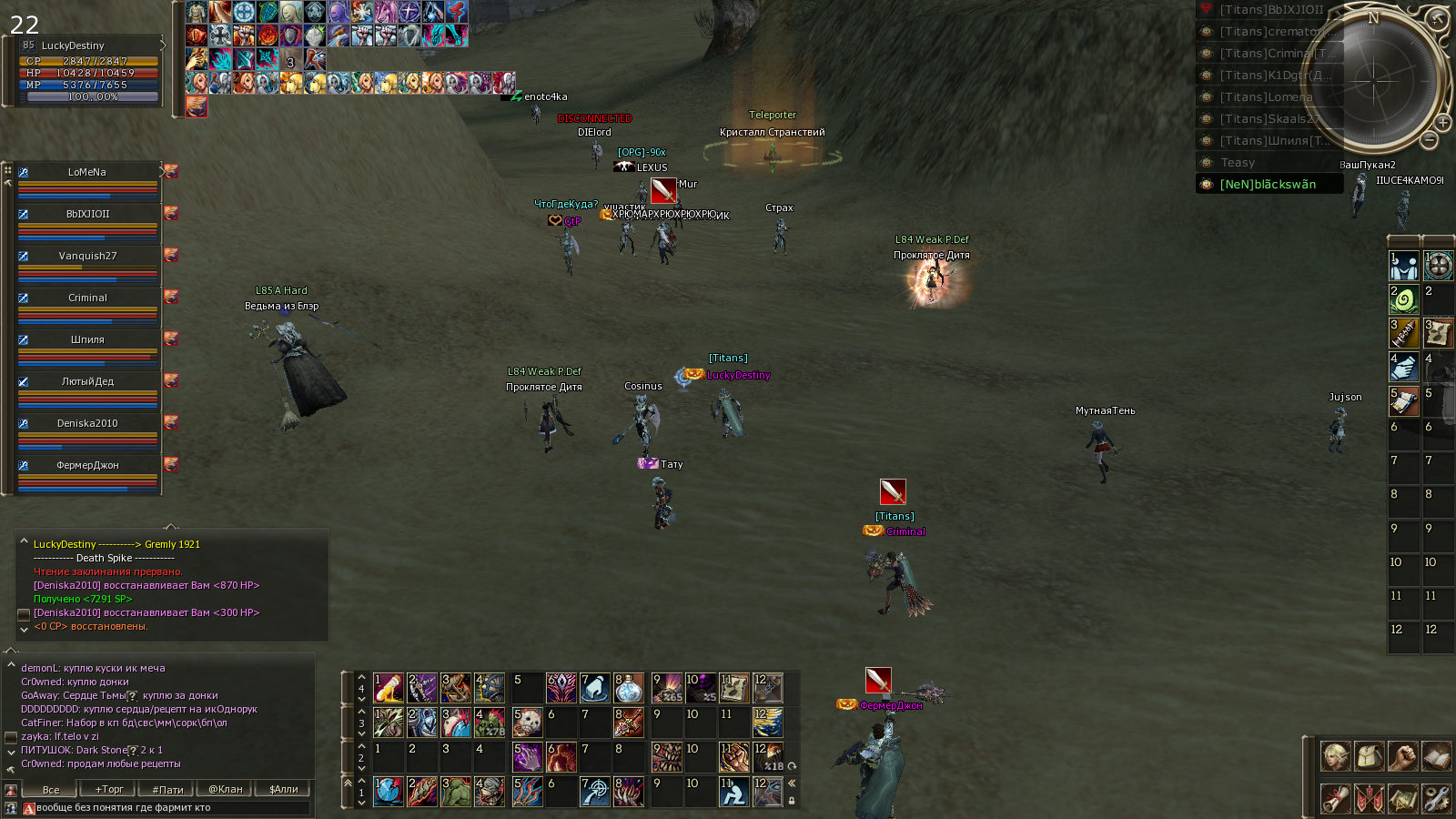Image resolution: width=1456 pixels, height=819 pixels.
Task: Select party member Deniska2010
Action: tap(87, 423)
